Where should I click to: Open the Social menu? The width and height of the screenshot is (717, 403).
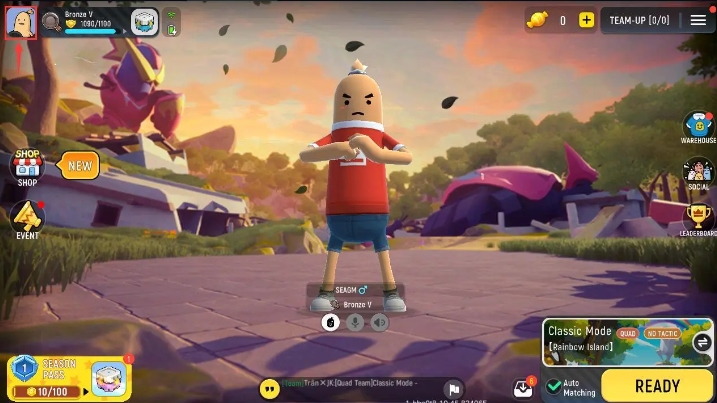tap(698, 174)
